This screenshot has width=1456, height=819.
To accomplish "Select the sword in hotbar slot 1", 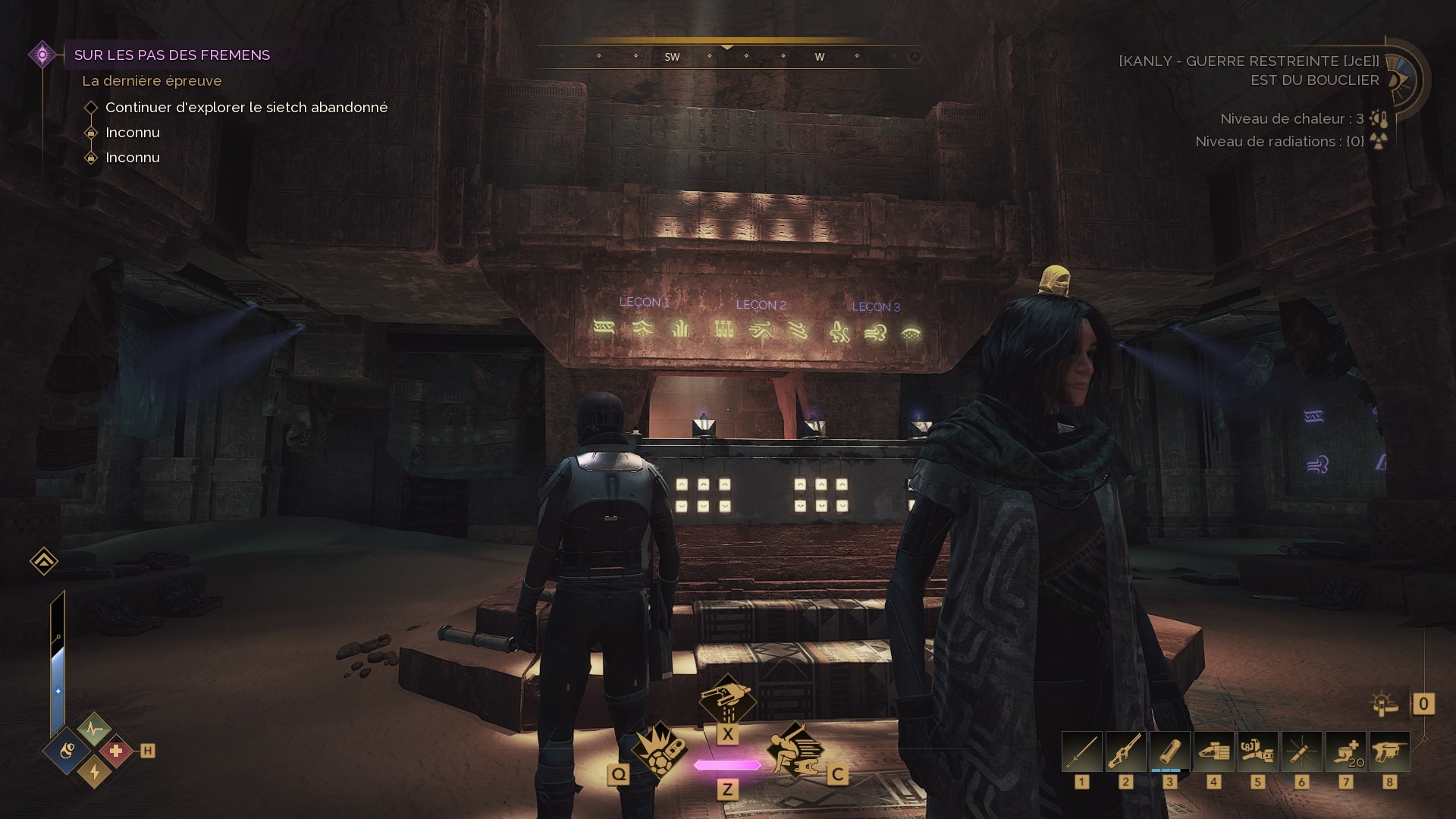I will [x=1082, y=752].
